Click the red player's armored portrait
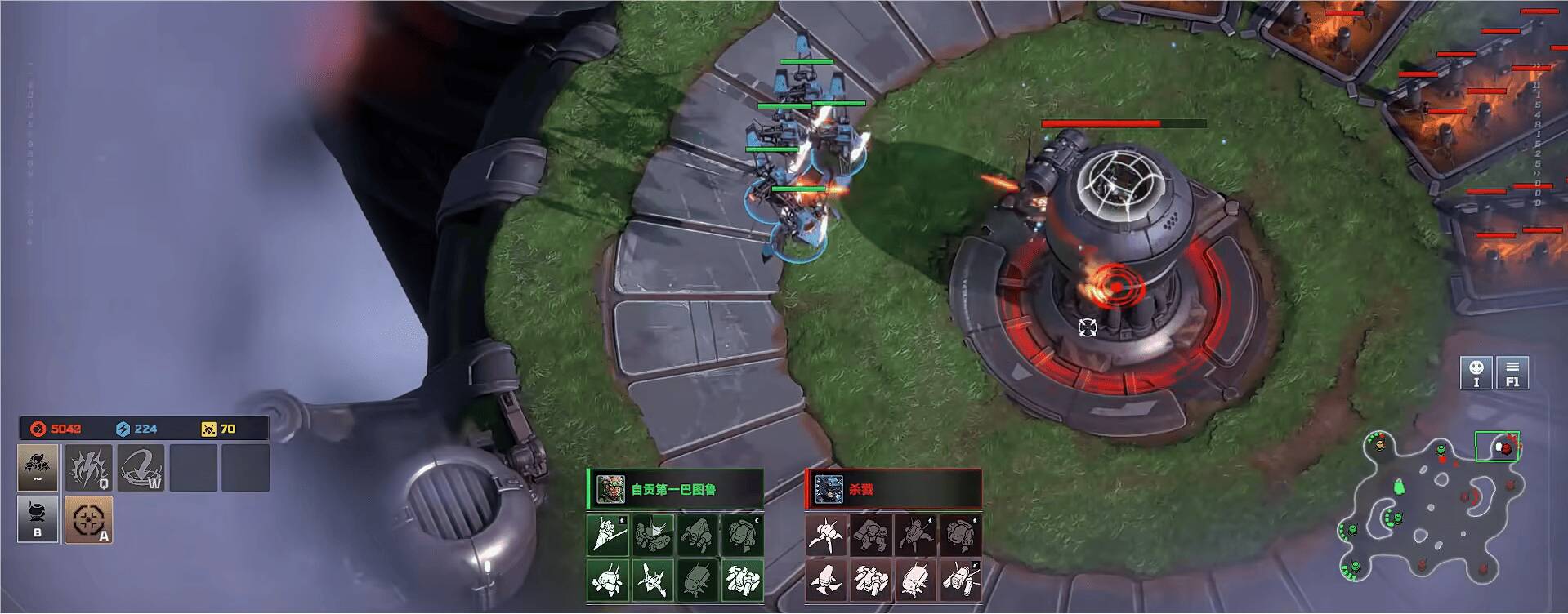Screen dimensions: 1568x614 (828, 489)
